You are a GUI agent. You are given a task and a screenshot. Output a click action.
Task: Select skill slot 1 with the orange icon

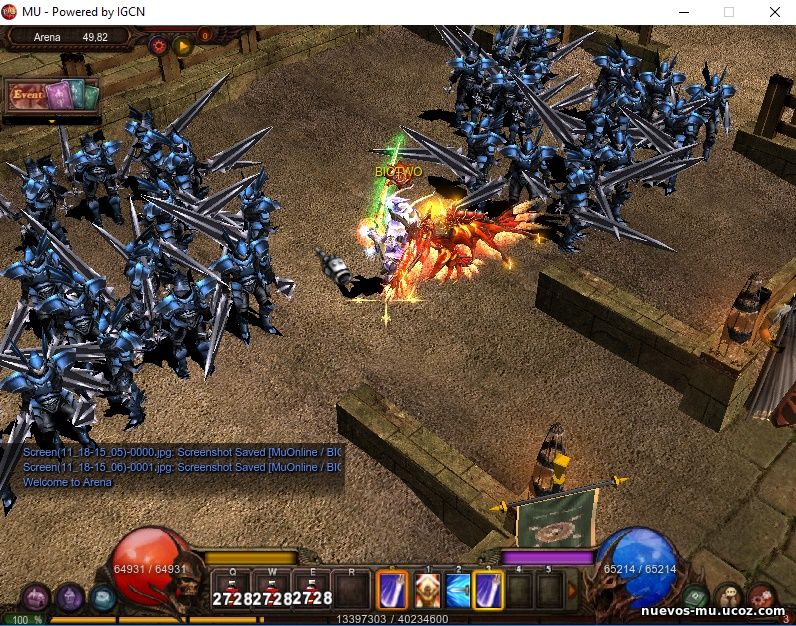[x=427, y=590]
